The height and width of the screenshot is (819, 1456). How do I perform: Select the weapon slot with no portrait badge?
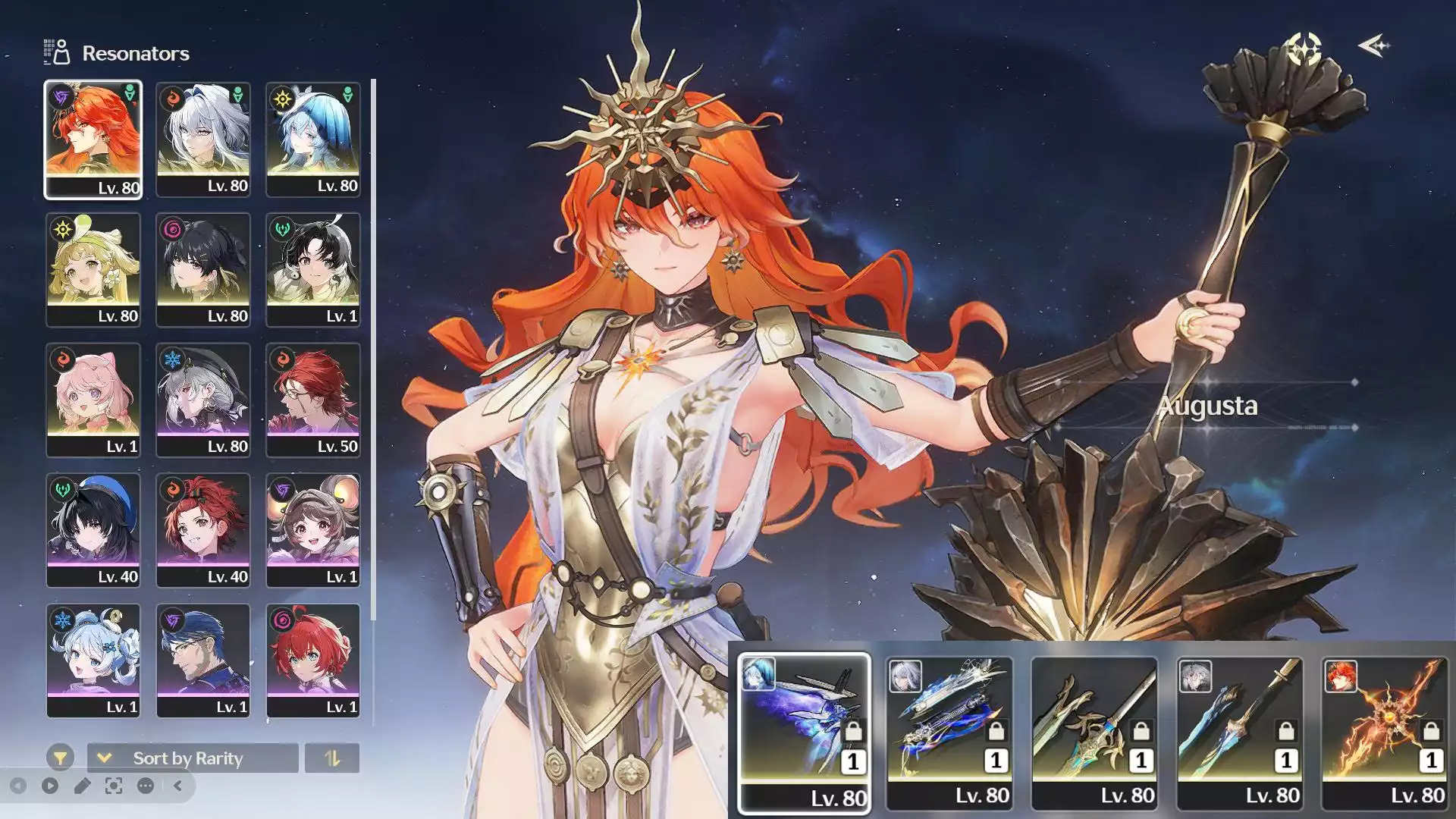pyautogui.click(x=1094, y=733)
